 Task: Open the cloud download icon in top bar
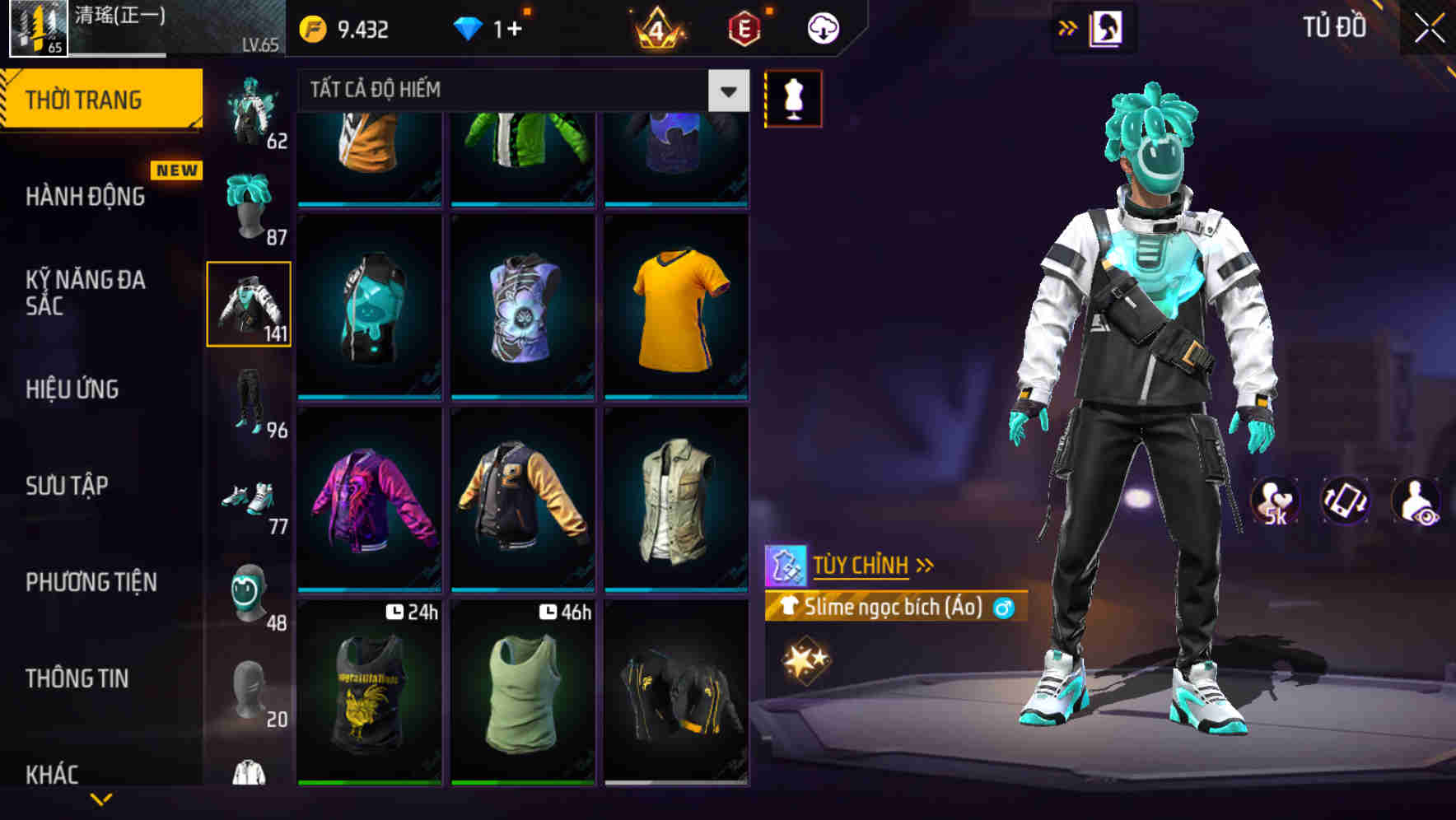click(x=822, y=27)
